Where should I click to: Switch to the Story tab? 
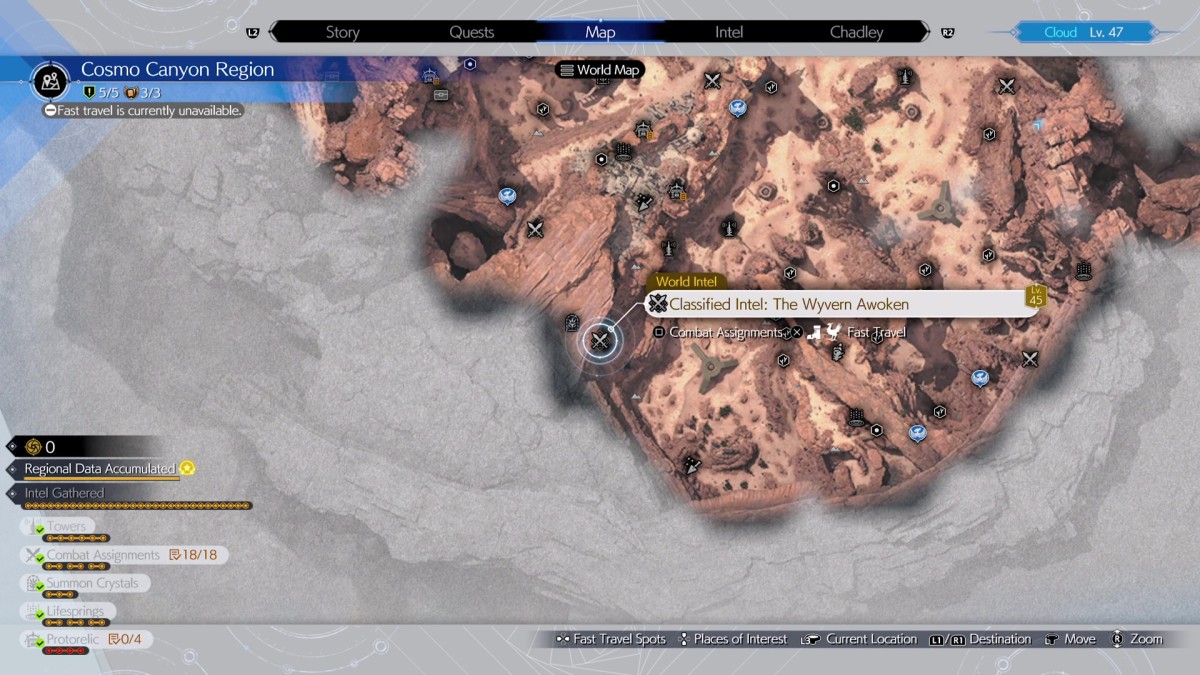click(x=342, y=32)
